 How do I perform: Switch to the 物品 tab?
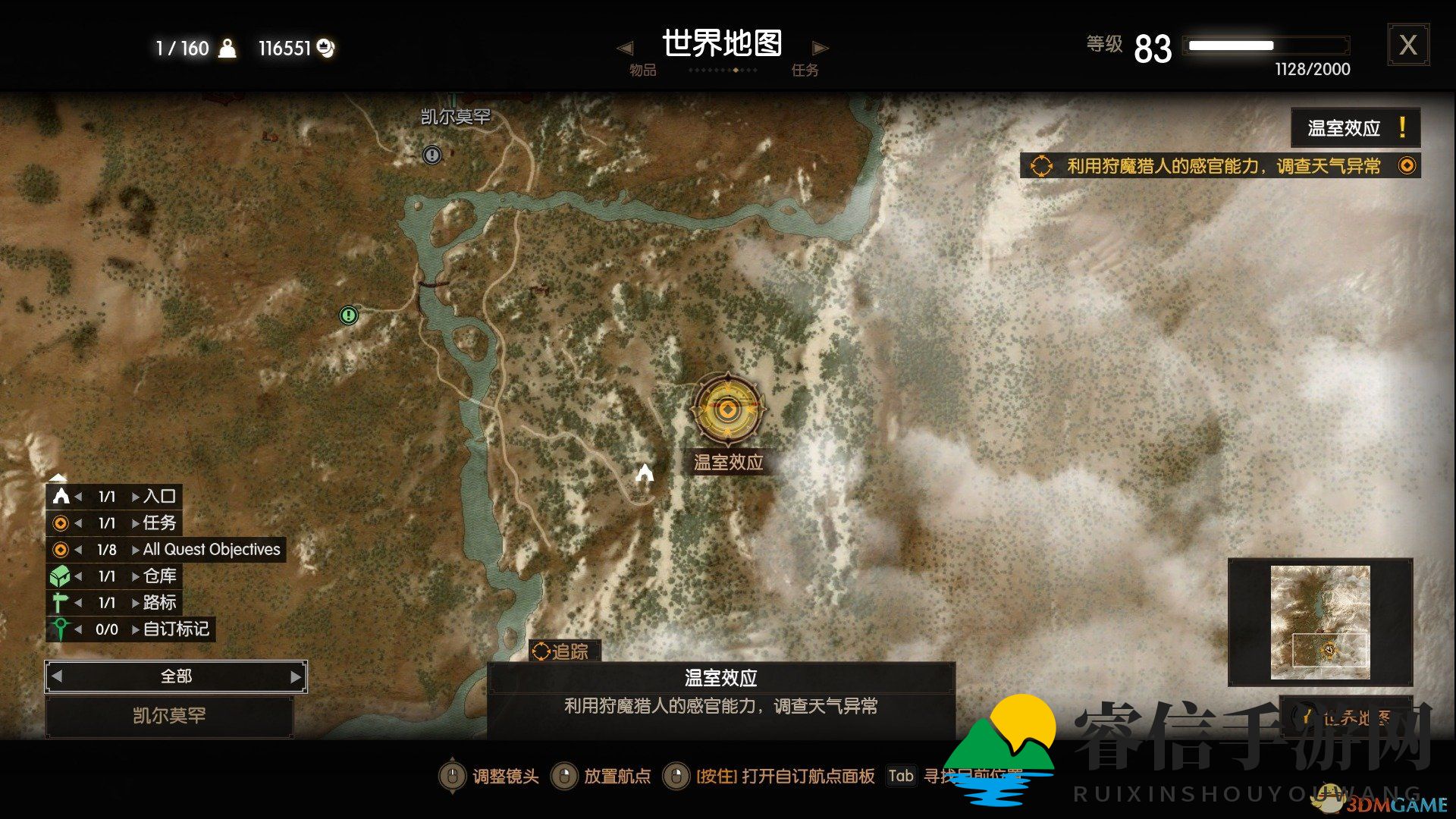(x=642, y=69)
